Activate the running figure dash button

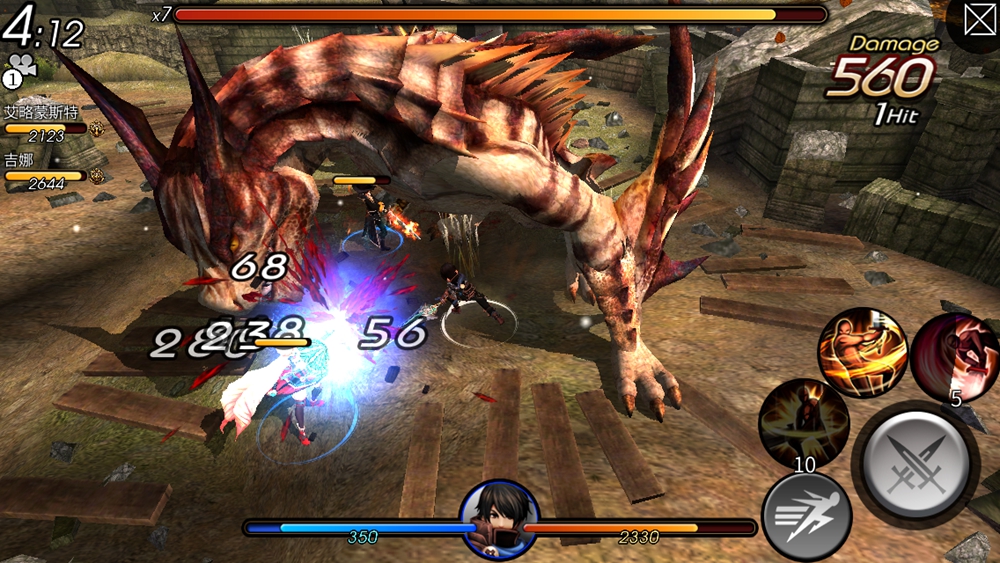point(806,516)
